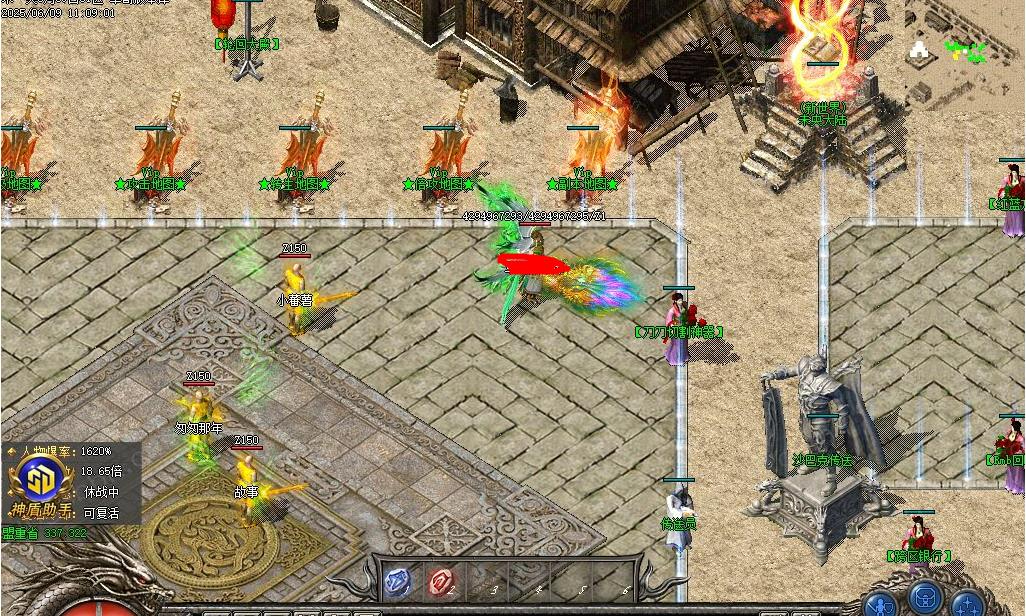This screenshot has width=1026, height=616.
Task: Use the blue crystal in hotbar slot 1
Action: coord(398,580)
